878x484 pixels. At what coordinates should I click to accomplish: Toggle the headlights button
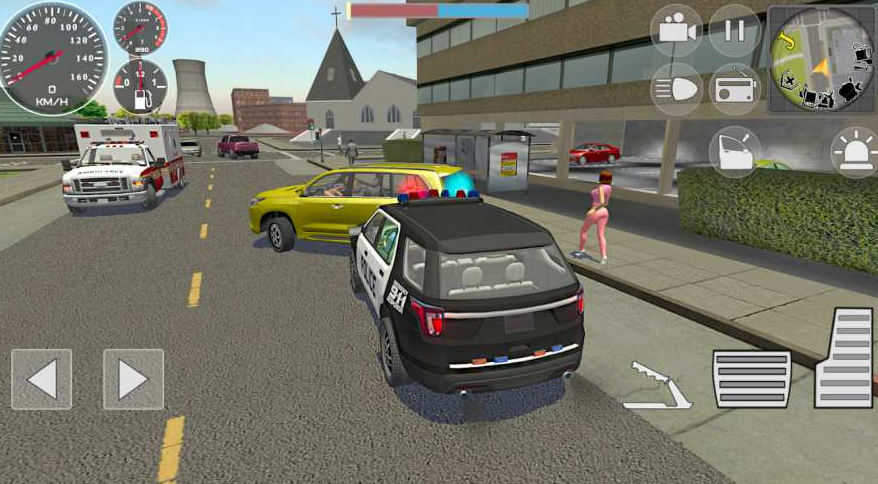[x=676, y=89]
